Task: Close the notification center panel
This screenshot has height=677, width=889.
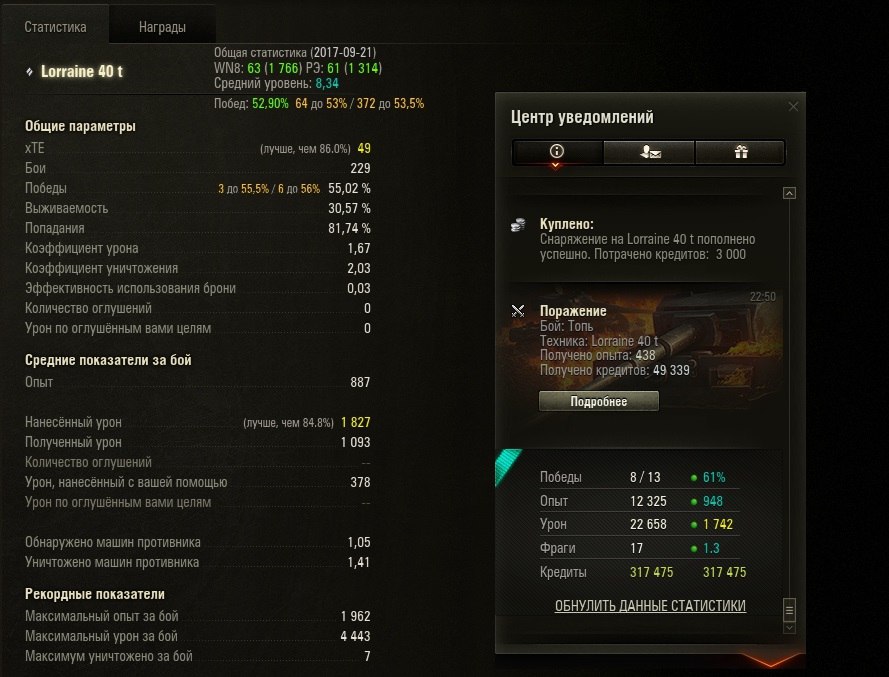Action: click(x=794, y=106)
